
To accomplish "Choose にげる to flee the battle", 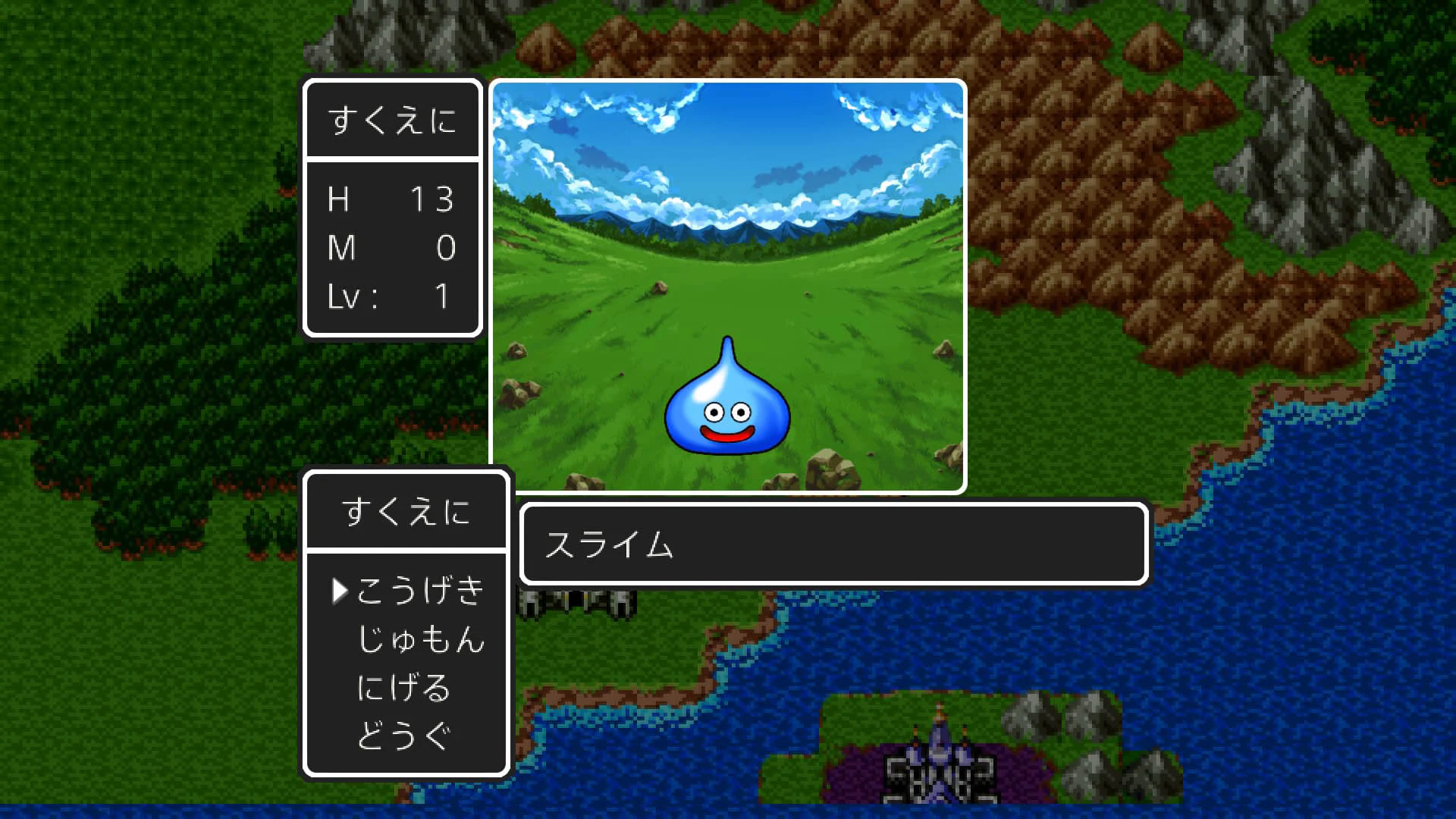I will click(403, 689).
